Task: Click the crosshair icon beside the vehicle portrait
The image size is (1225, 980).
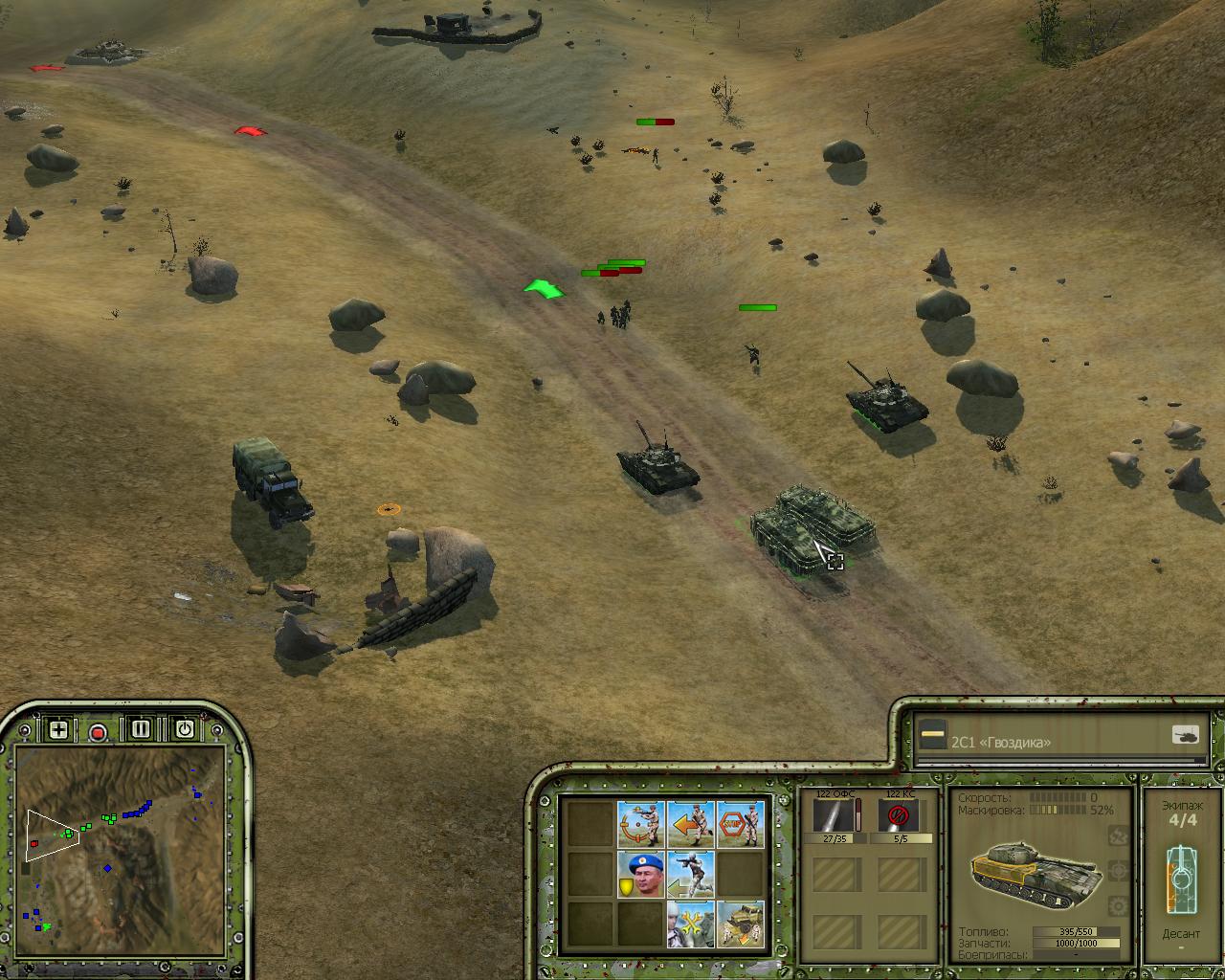Action: click(x=1116, y=871)
